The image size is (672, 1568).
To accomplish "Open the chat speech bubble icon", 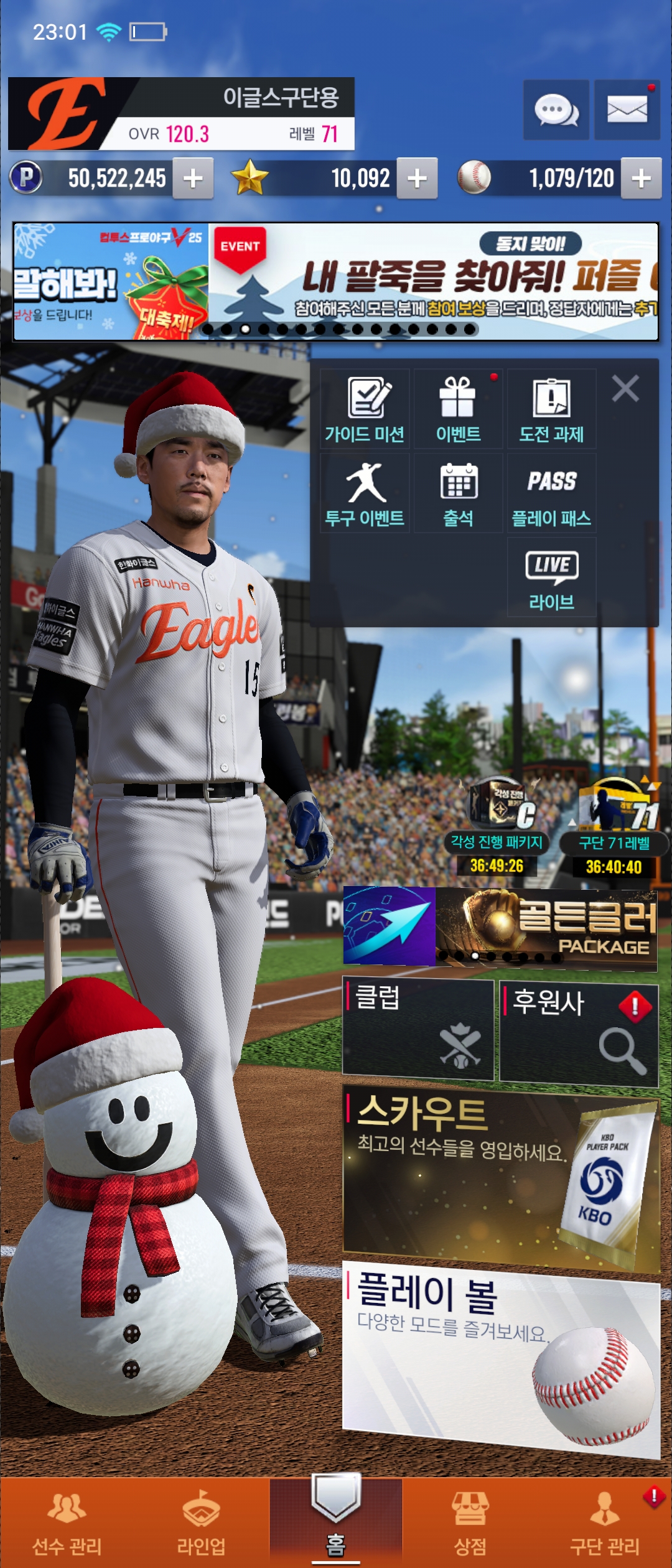I will pos(556,110).
